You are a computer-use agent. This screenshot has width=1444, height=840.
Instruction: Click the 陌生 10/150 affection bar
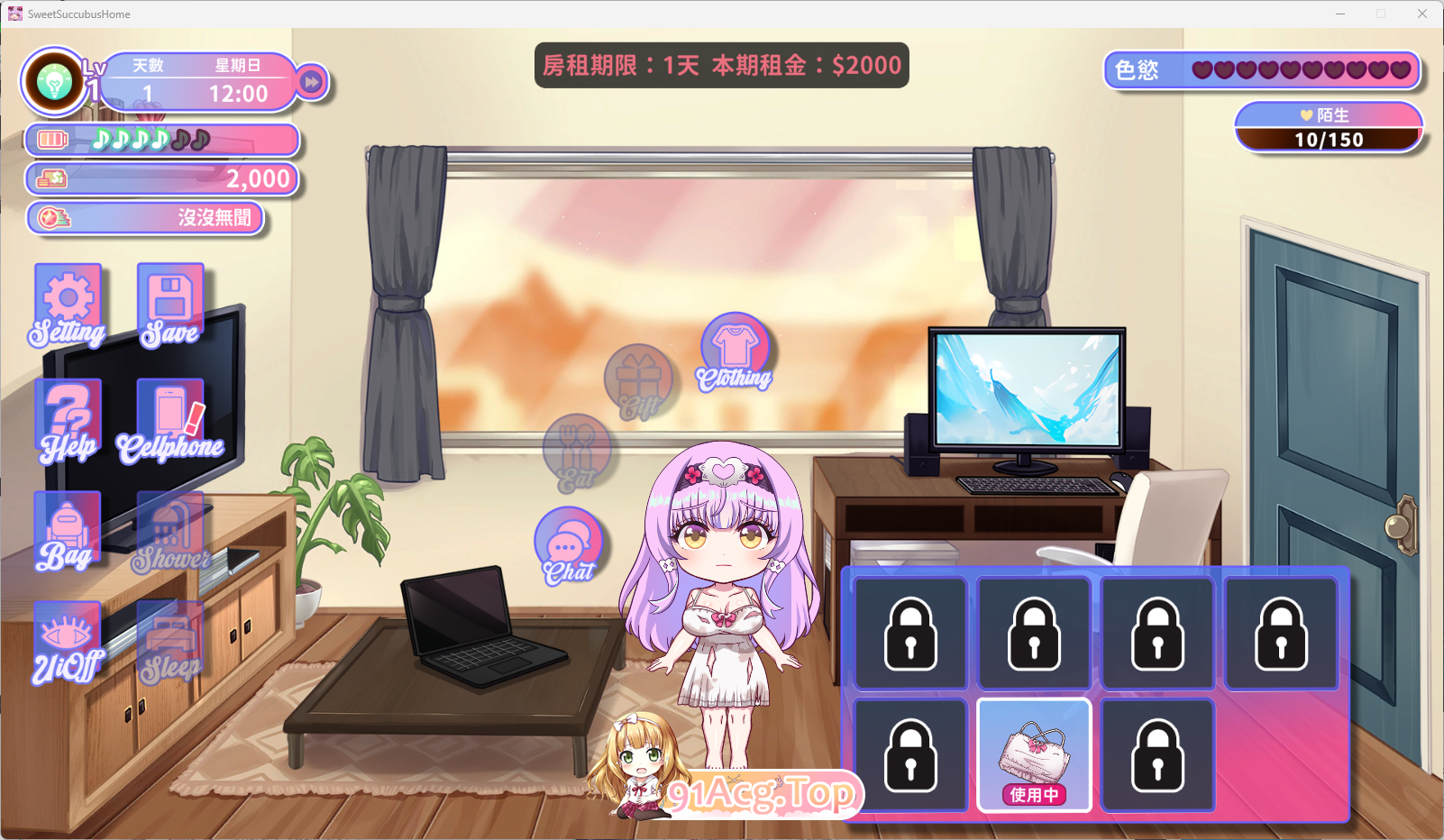[x=1329, y=128]
